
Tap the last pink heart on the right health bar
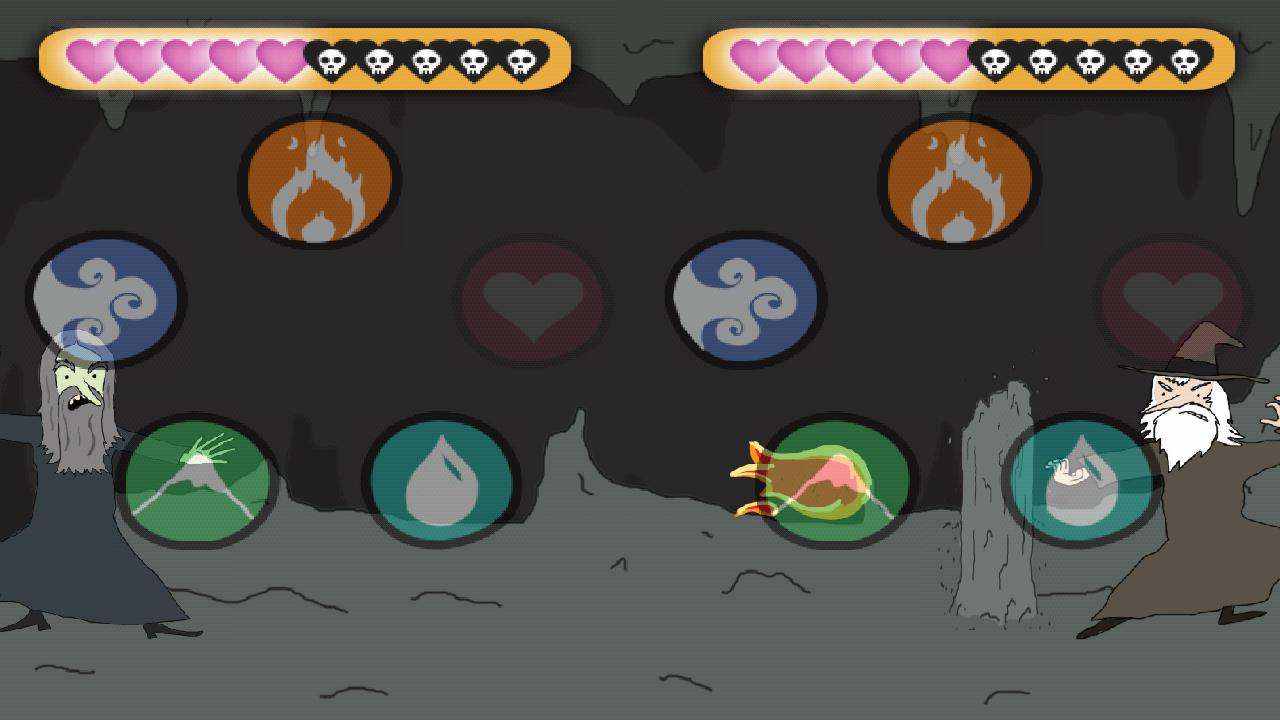pos(945,60)
